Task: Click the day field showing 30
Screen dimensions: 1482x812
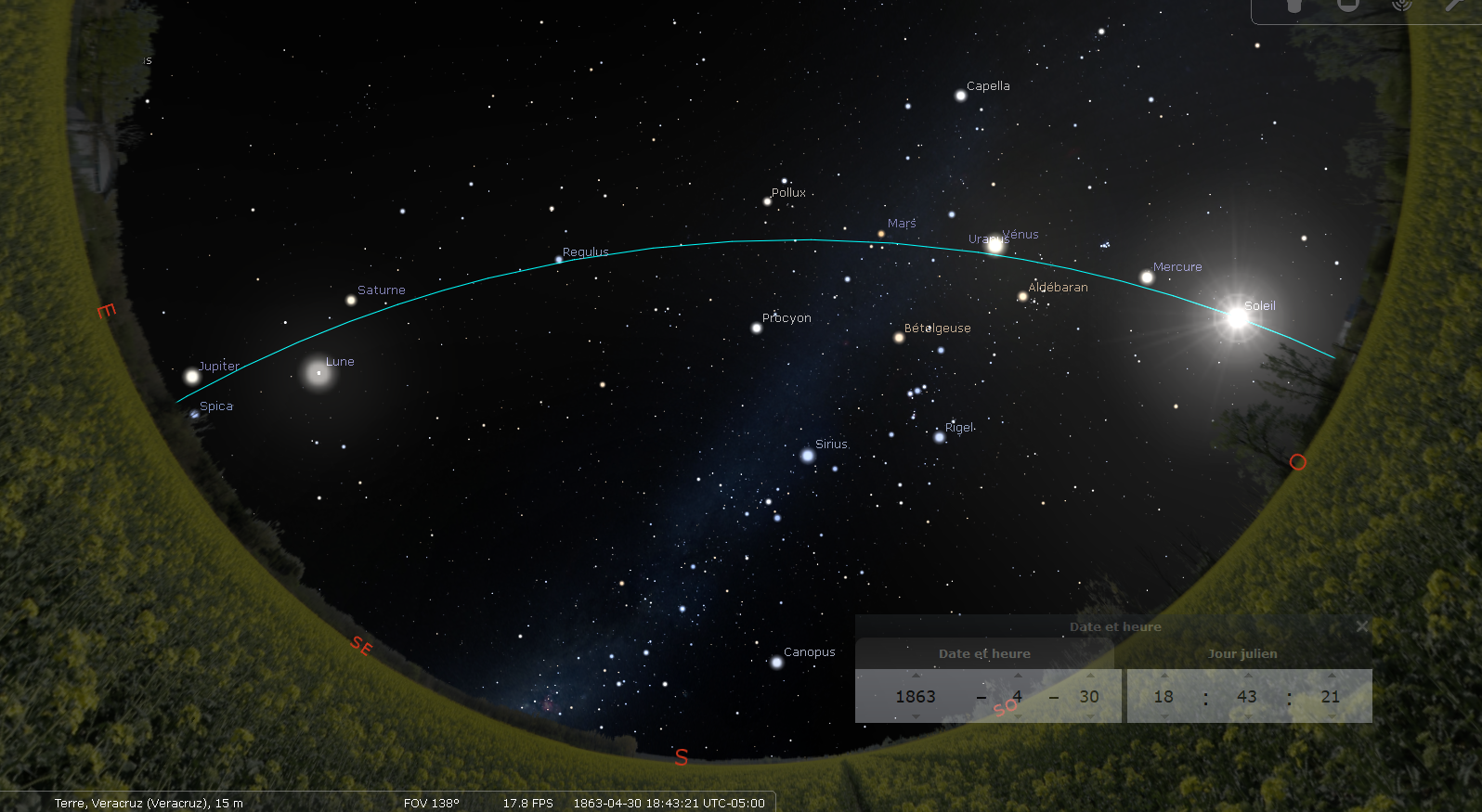Action: tap(1089, 696)
